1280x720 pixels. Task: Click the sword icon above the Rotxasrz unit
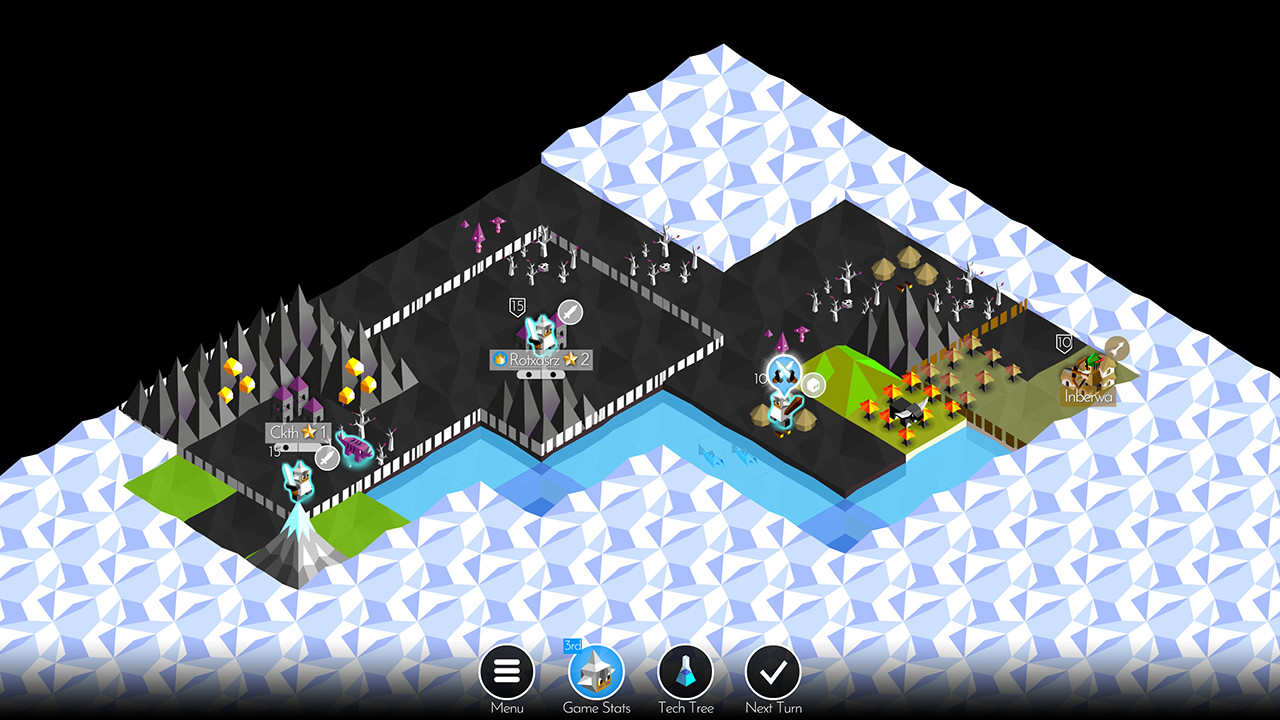pyautogui.click(x=570, y=311)
